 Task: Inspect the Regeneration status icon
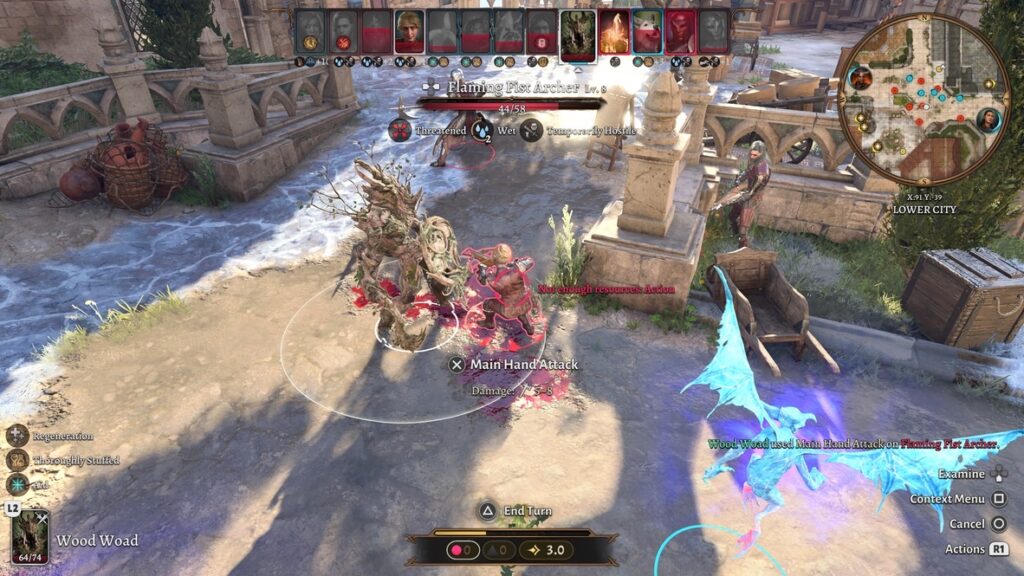click(x=18, y=436)
